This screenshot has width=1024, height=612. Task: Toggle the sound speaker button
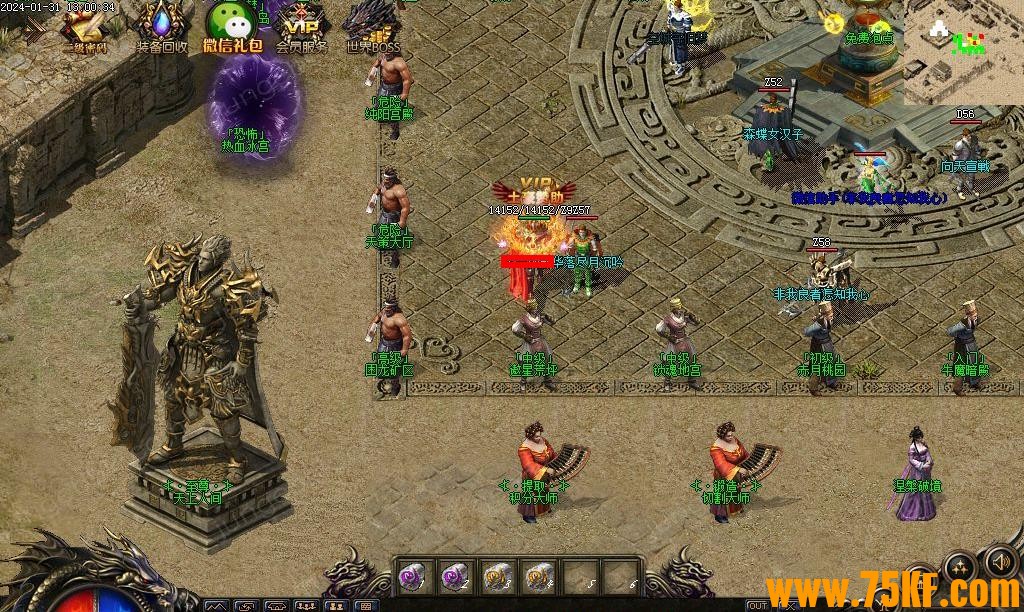[1000, 560]
